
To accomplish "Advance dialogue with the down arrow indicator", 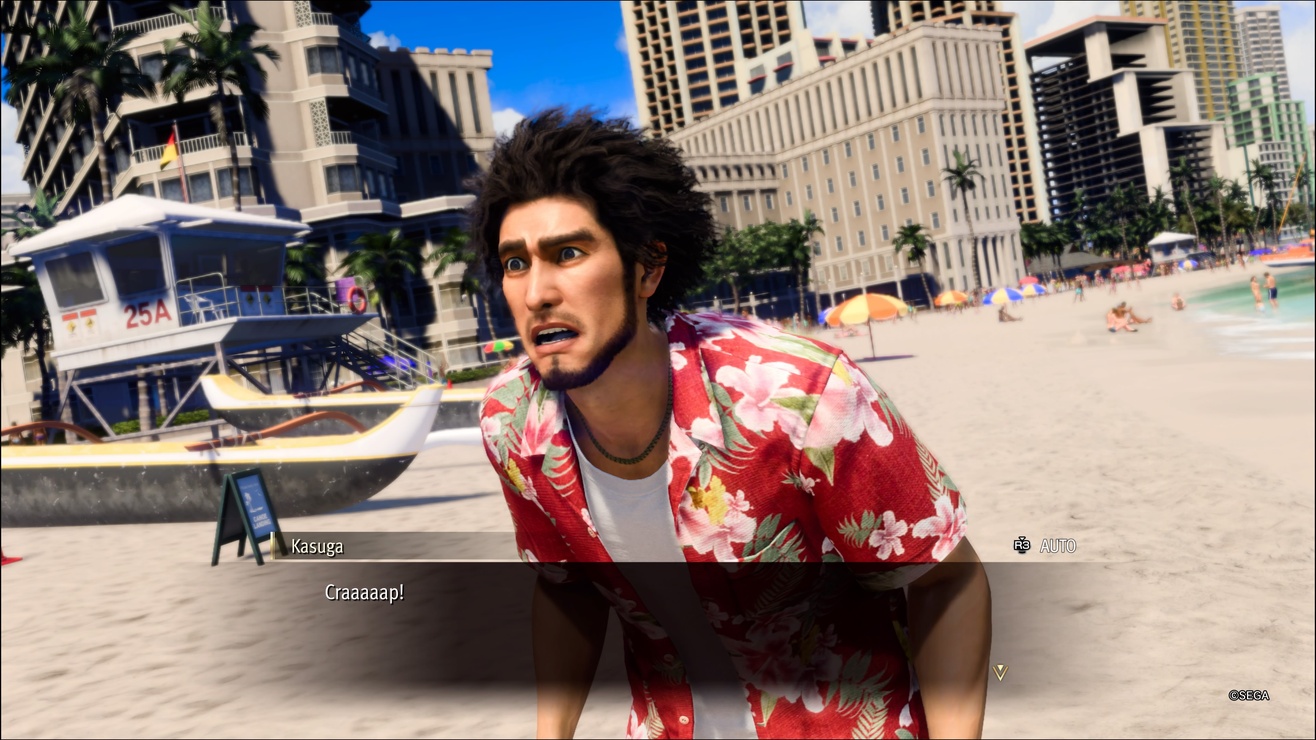I will click(999, 673).
